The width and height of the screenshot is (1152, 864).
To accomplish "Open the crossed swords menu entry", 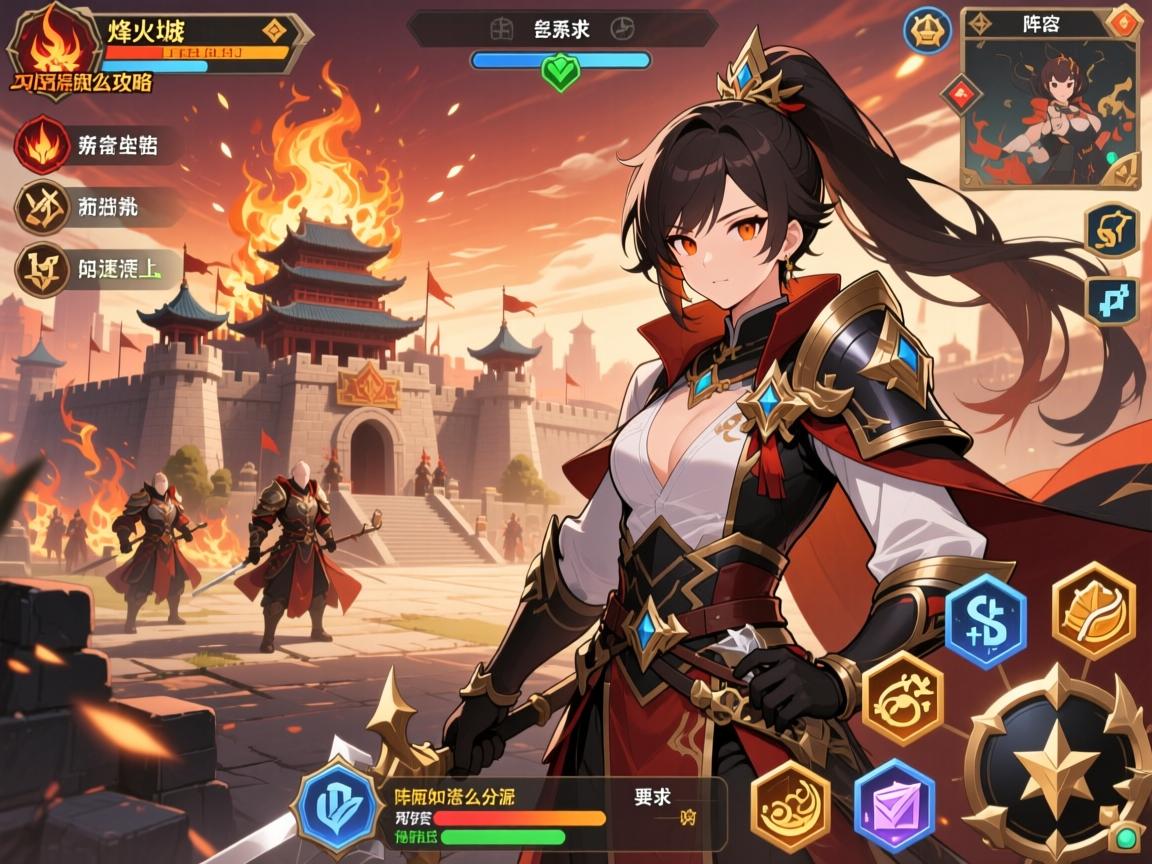I will click(x=41, y=207).
